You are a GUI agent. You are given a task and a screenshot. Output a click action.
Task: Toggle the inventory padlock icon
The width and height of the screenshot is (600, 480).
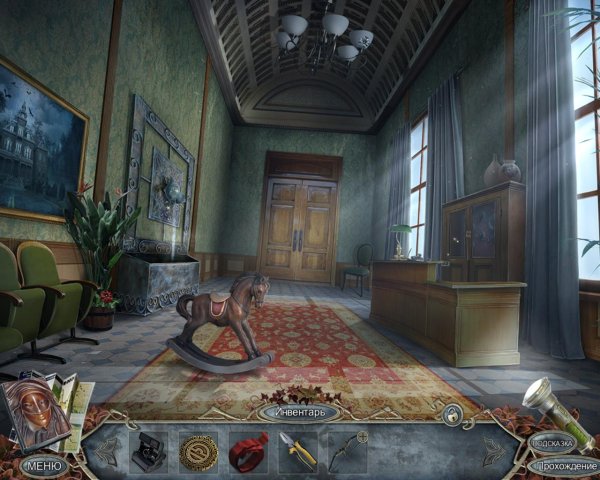point(452,413)
